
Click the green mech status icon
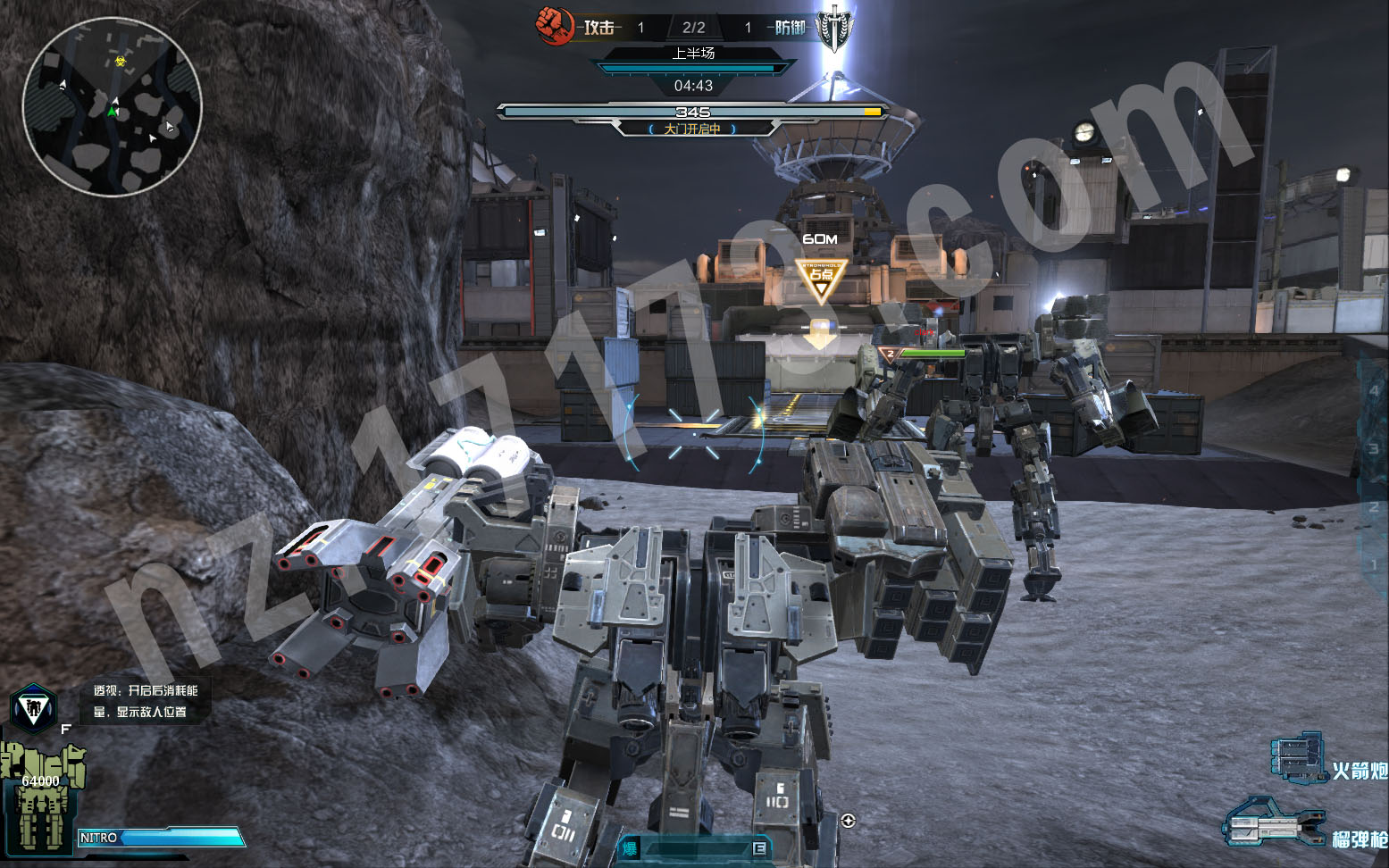pos(41,795)
